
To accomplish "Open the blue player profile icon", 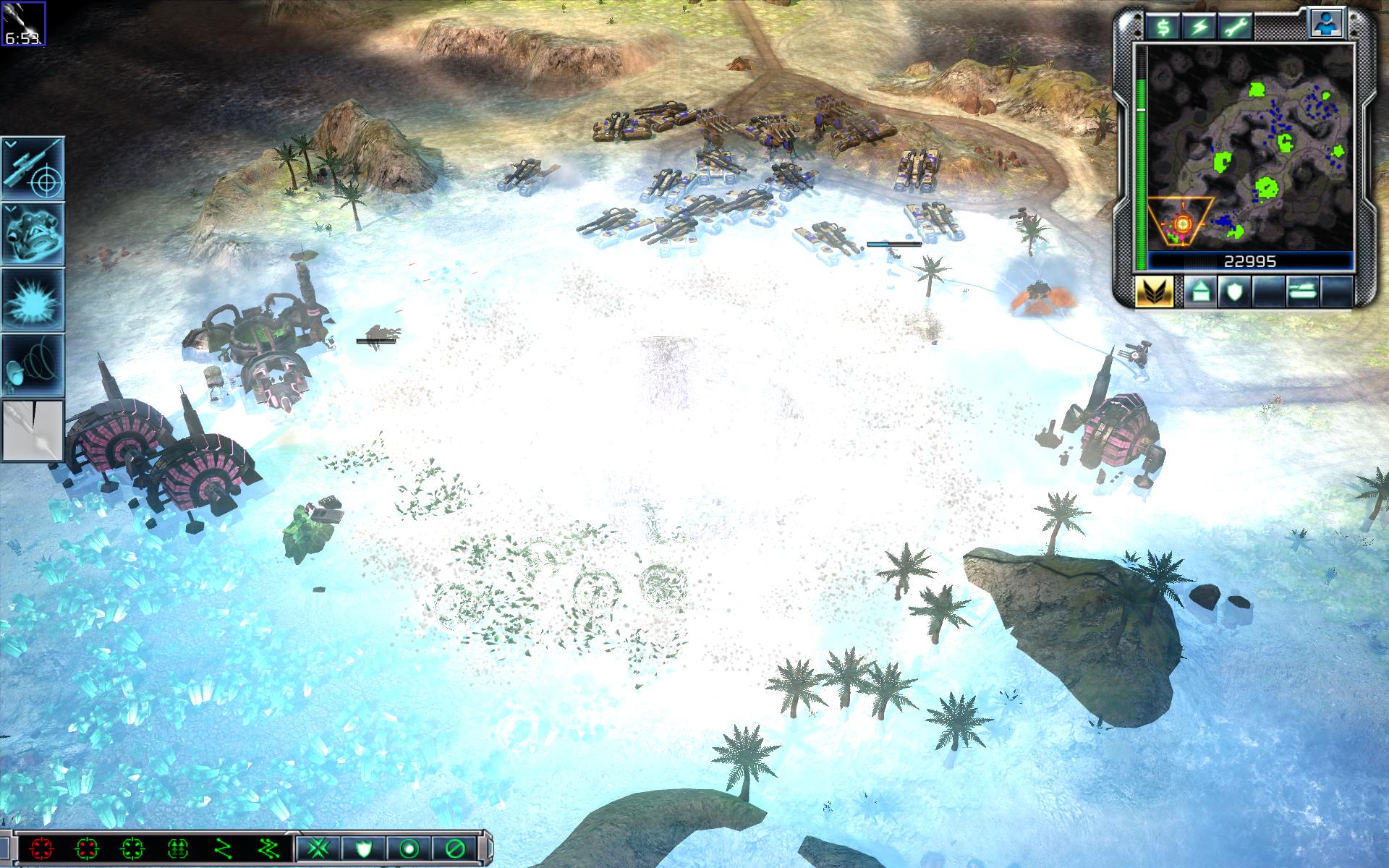I will pos(1327,23).
